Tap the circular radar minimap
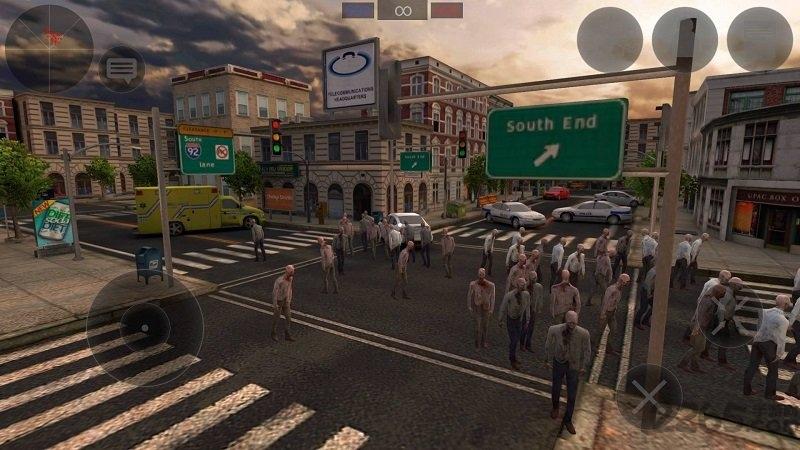Screen dimensions: 800x450 point(49,48)
